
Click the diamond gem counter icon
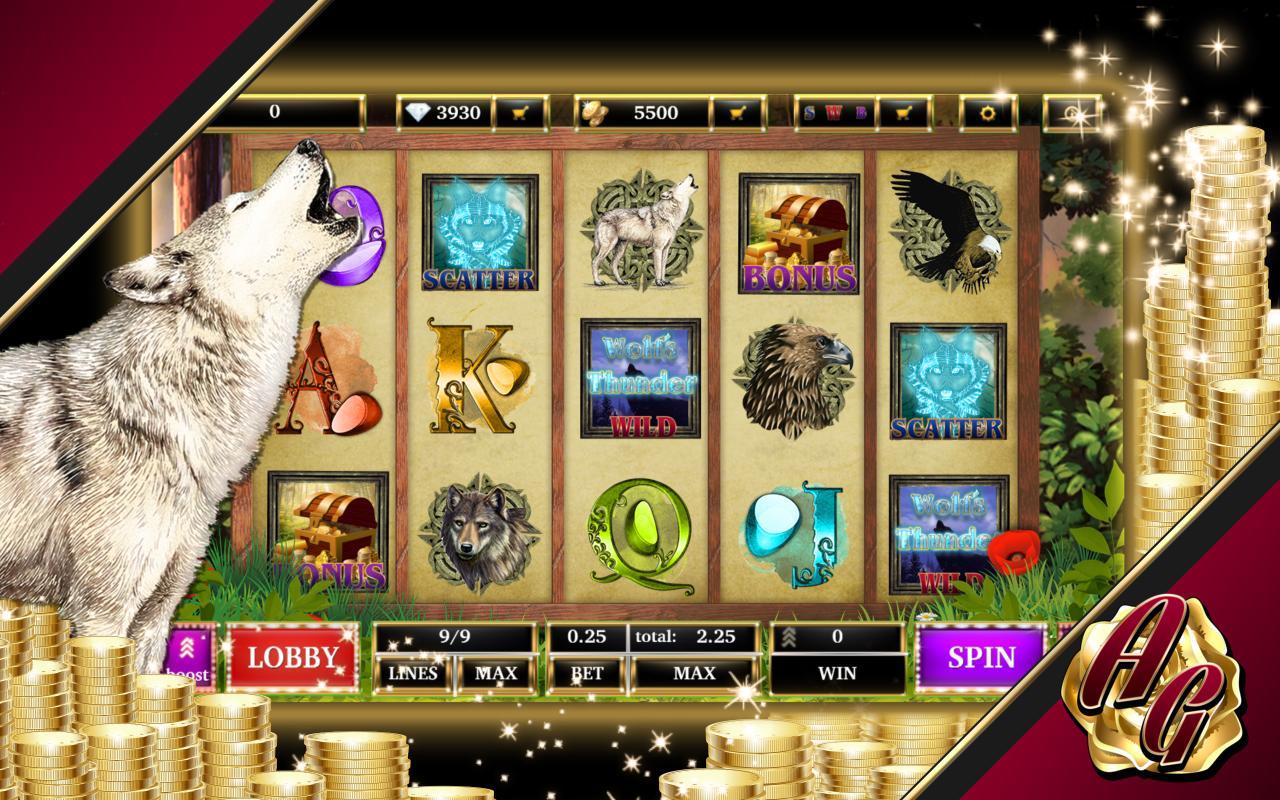point(419,112)
